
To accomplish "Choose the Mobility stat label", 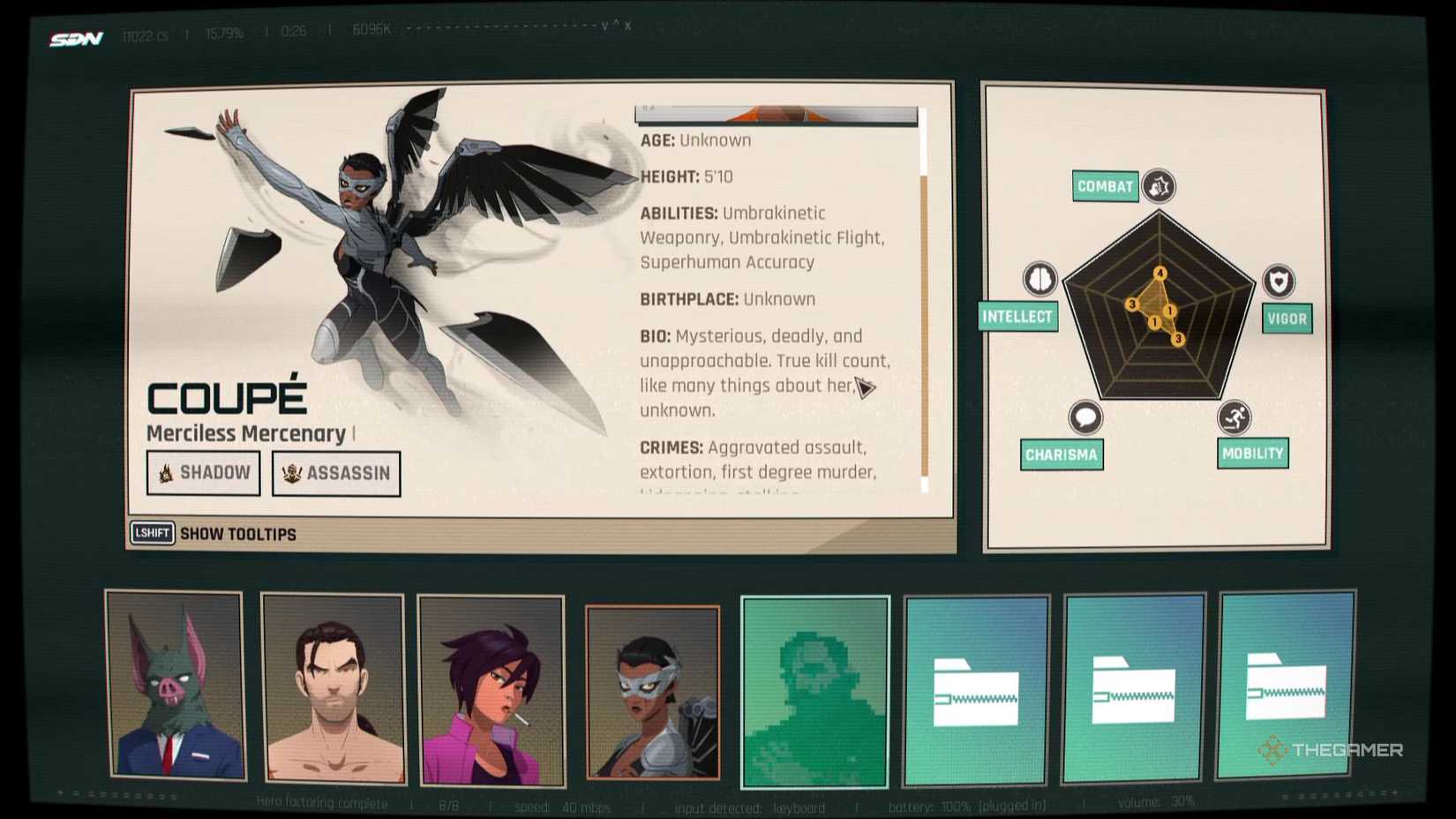I will (x=1252, y=454).
